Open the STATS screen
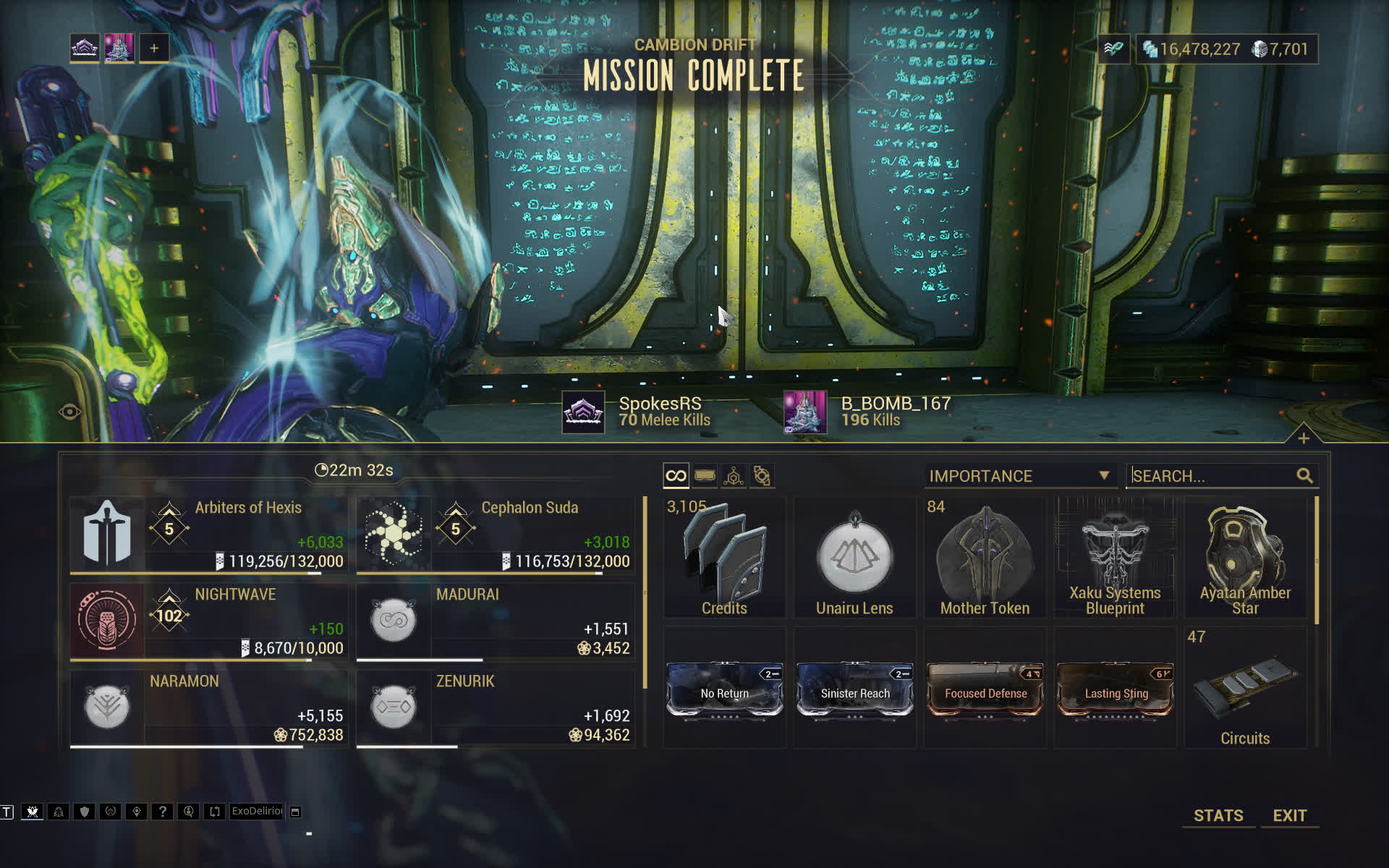This screenshot has height=868, width=1389. 1218,815
